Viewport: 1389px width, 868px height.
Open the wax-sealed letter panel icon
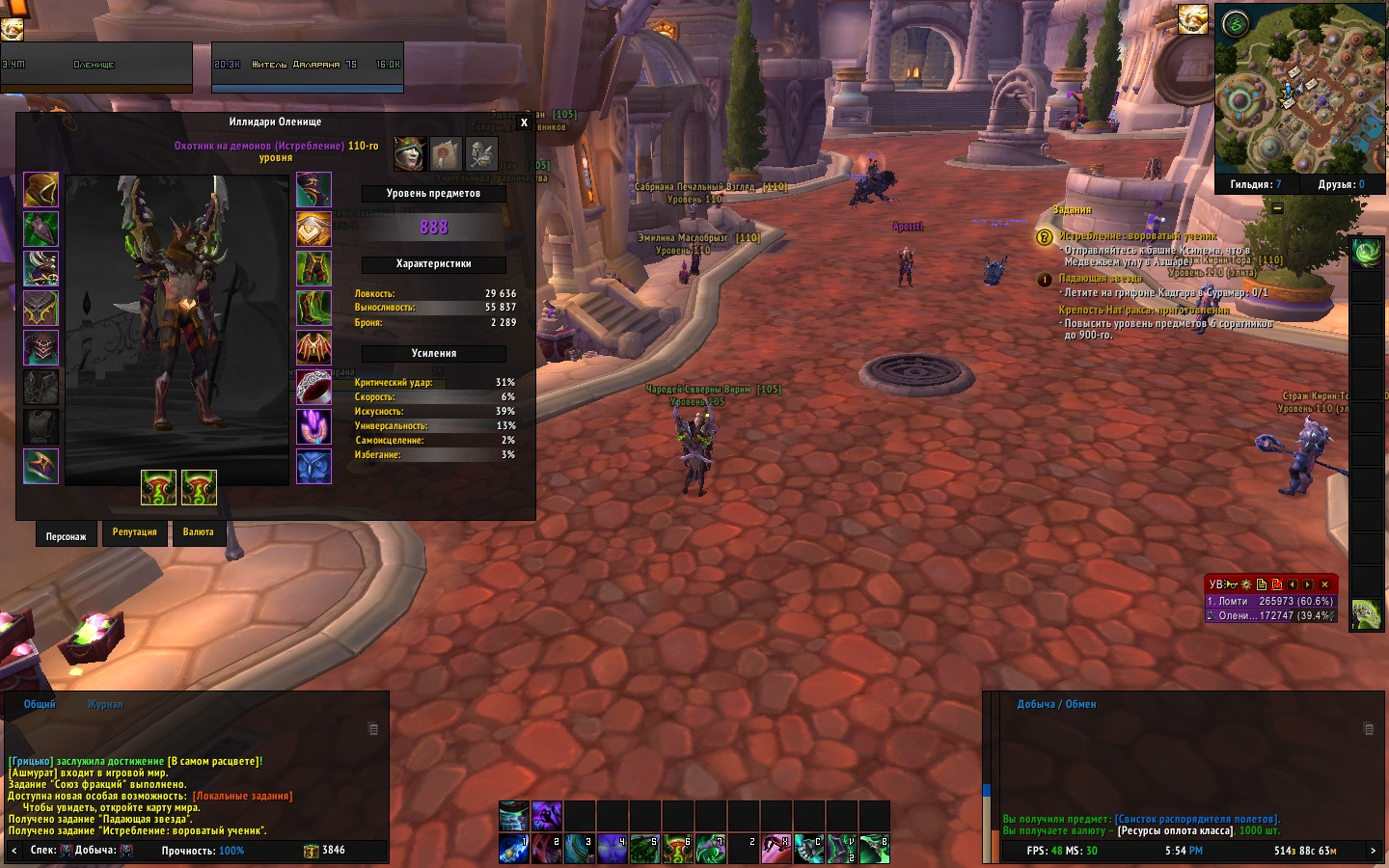coord(446,153)
